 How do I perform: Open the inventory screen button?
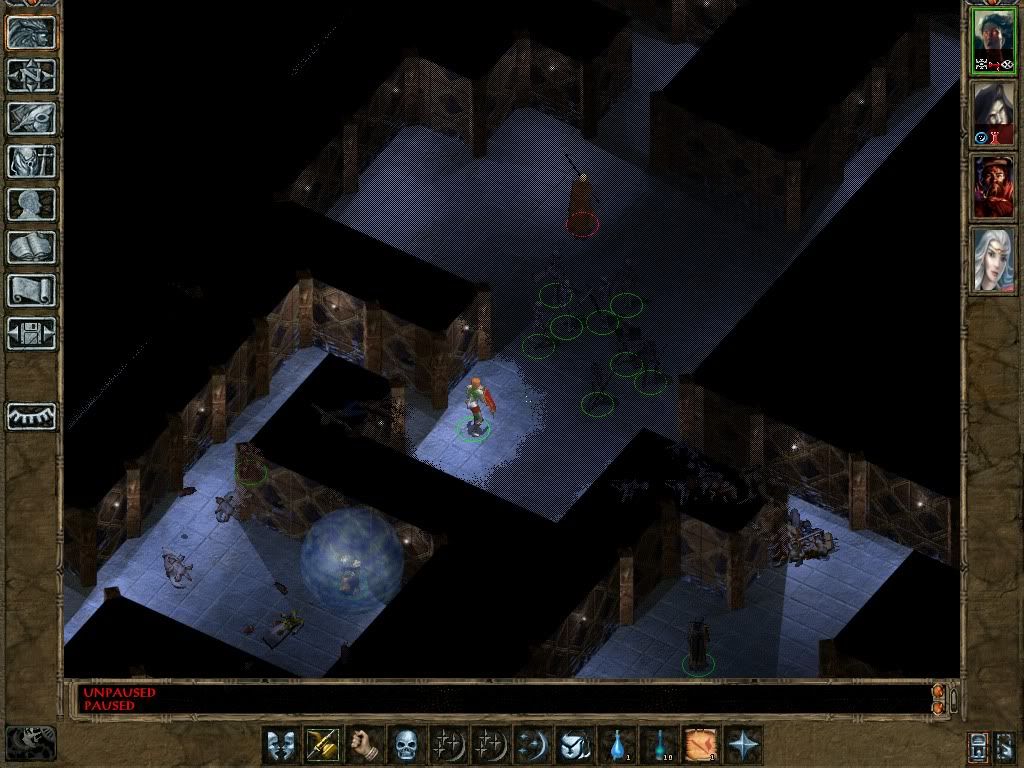coord(31,161)
